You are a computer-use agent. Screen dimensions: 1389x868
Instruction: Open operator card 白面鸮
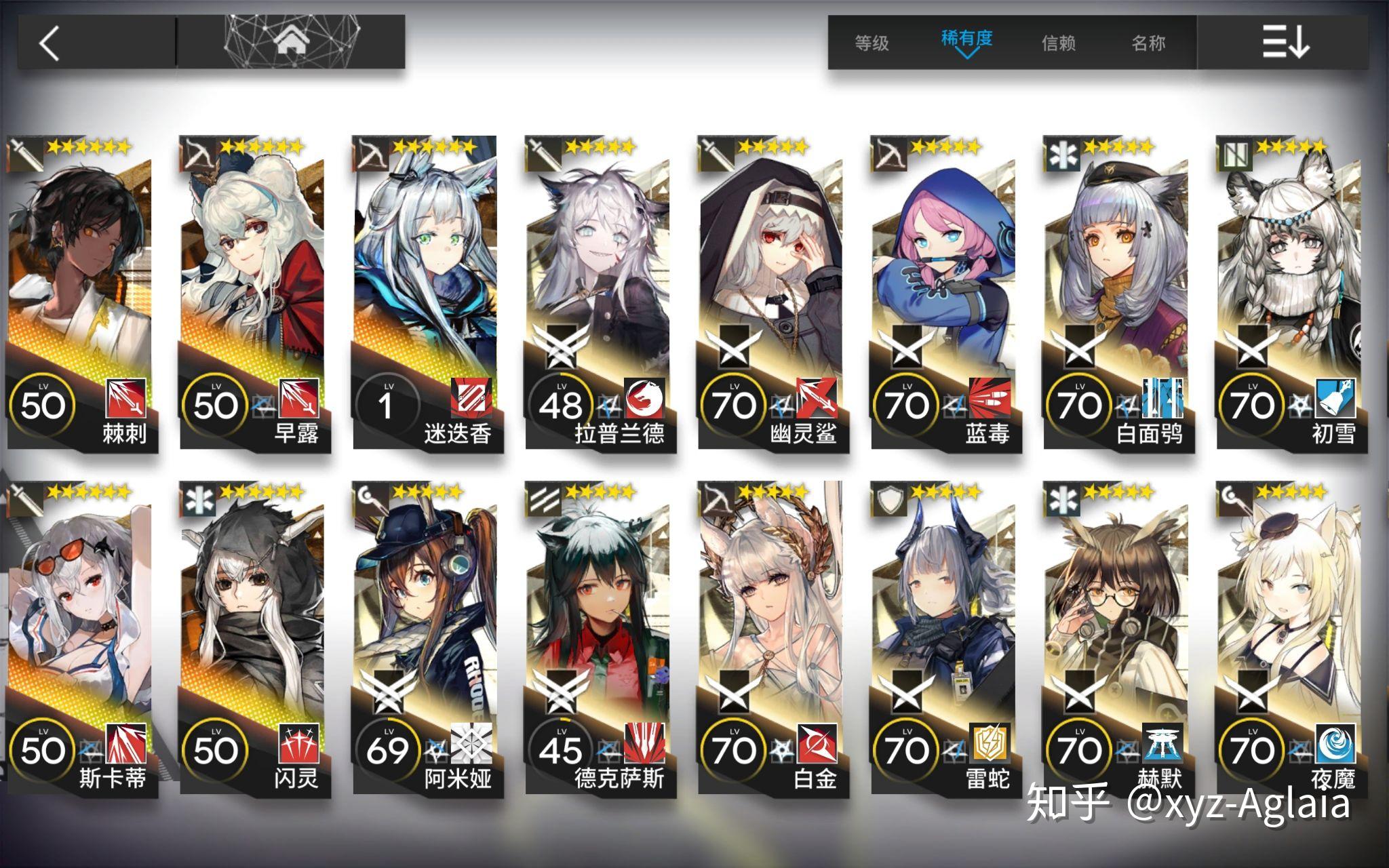(1117, 292)
